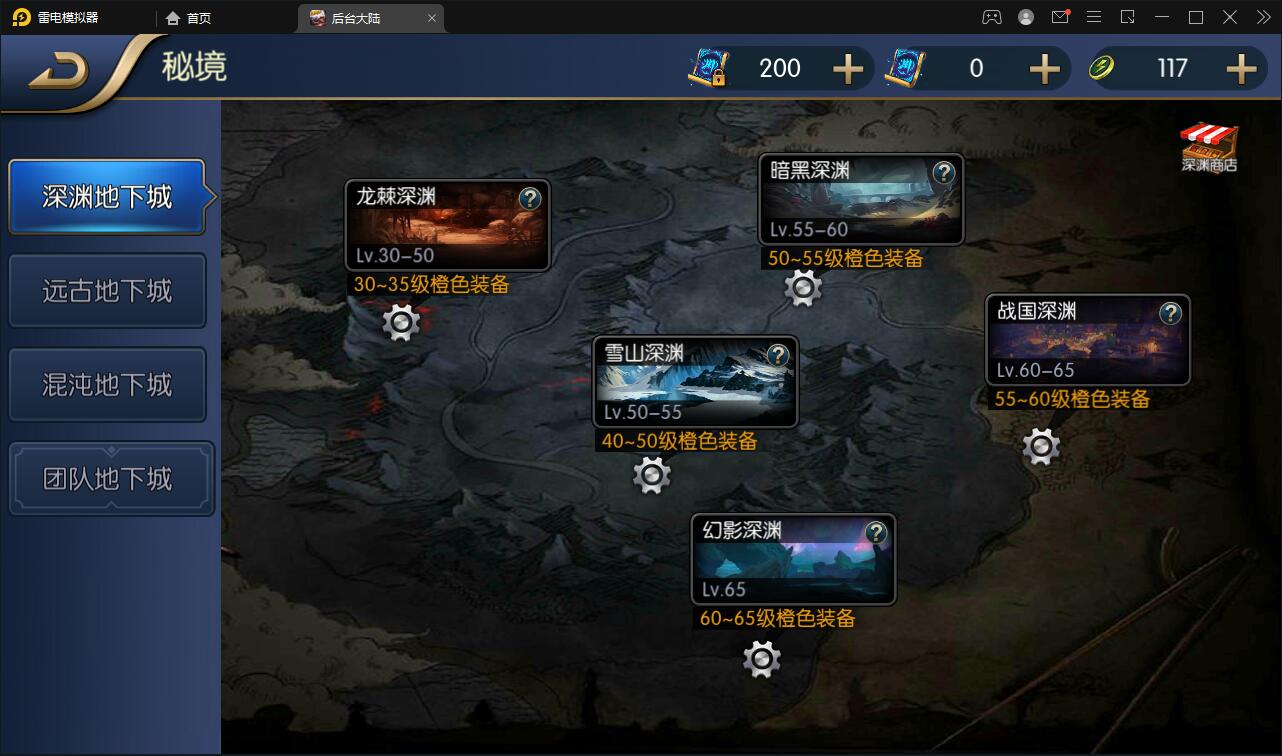Click the plus next to the 117 gold currency

[x=1240, y=68]
